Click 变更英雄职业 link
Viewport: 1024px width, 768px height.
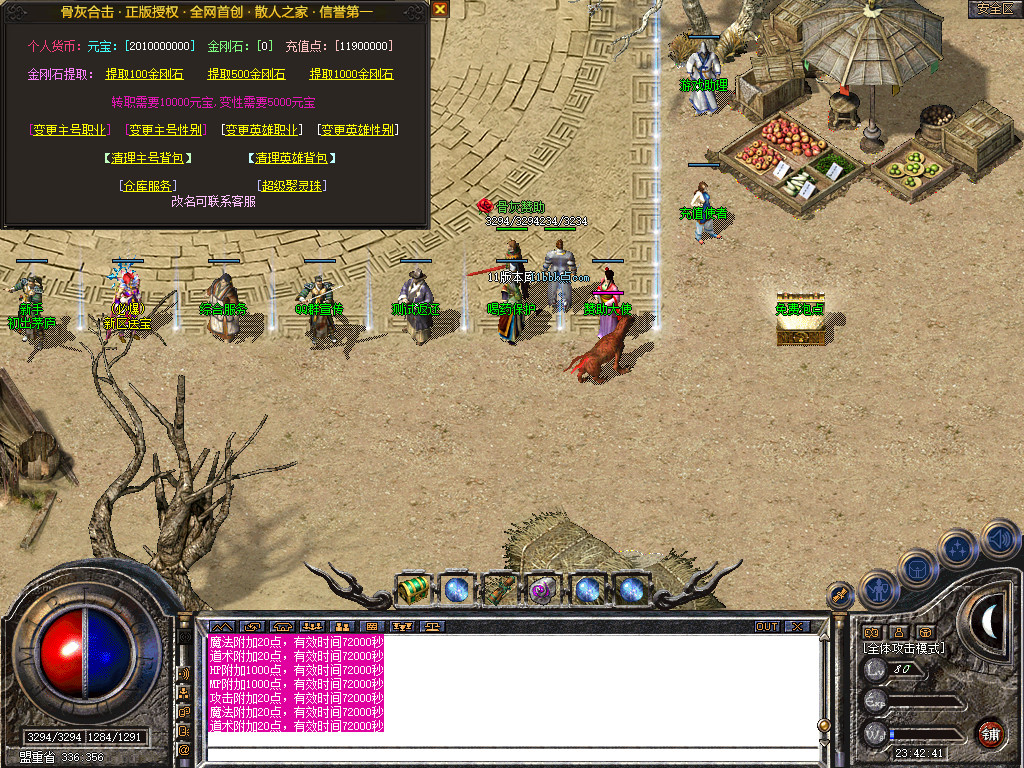pos(261,130)
